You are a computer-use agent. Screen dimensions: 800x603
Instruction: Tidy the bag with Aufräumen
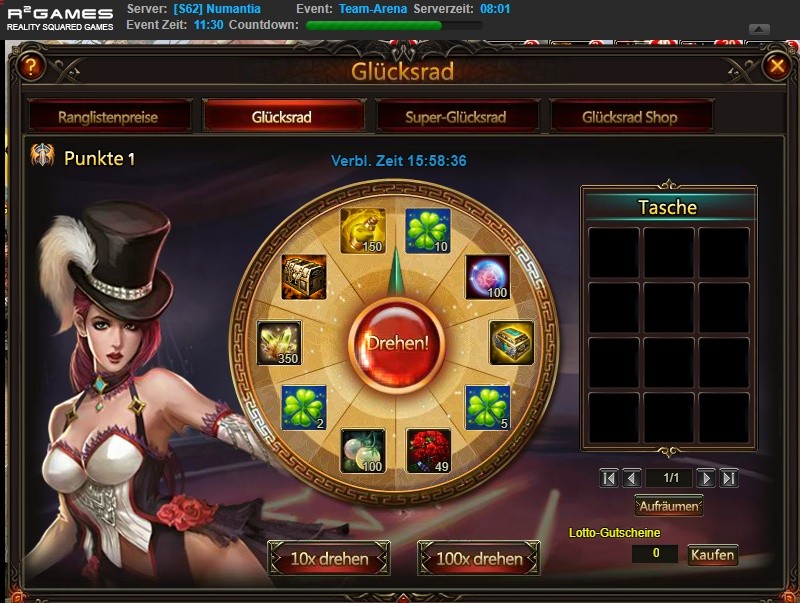click(x=669, y=506)
